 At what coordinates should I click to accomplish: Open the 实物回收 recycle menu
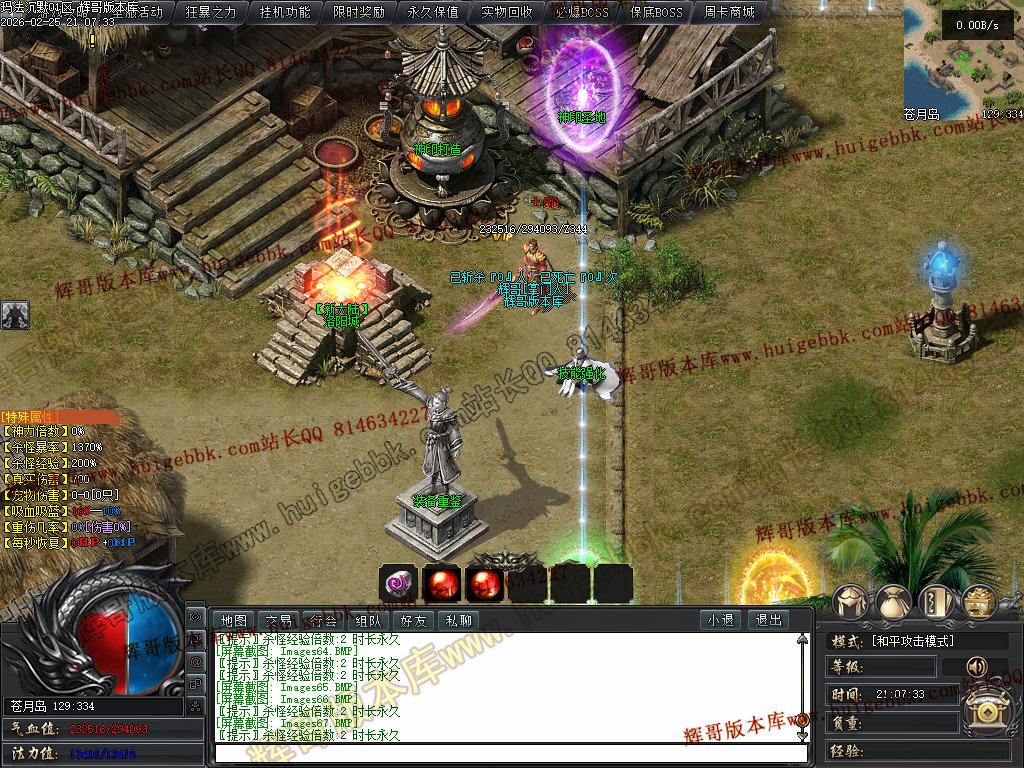tap(507, 12)
